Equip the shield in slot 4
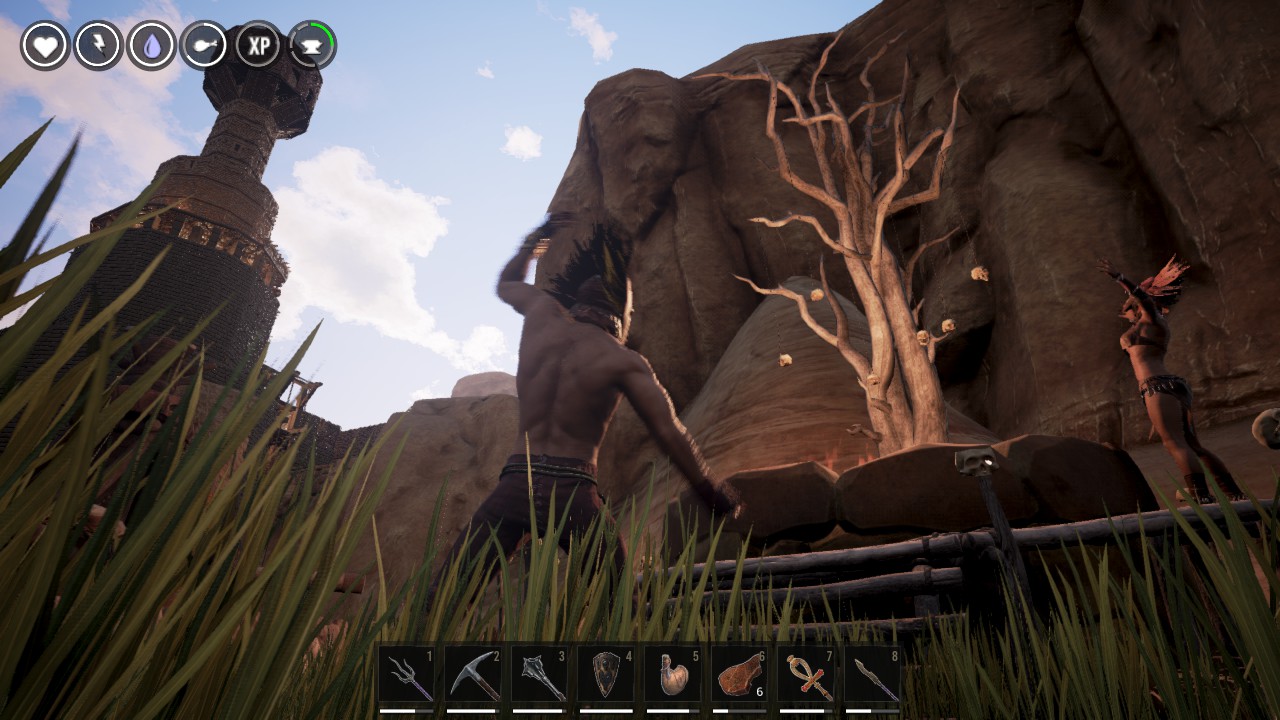The height and width of the screenshot is (720, 1280). click(606, 677)
